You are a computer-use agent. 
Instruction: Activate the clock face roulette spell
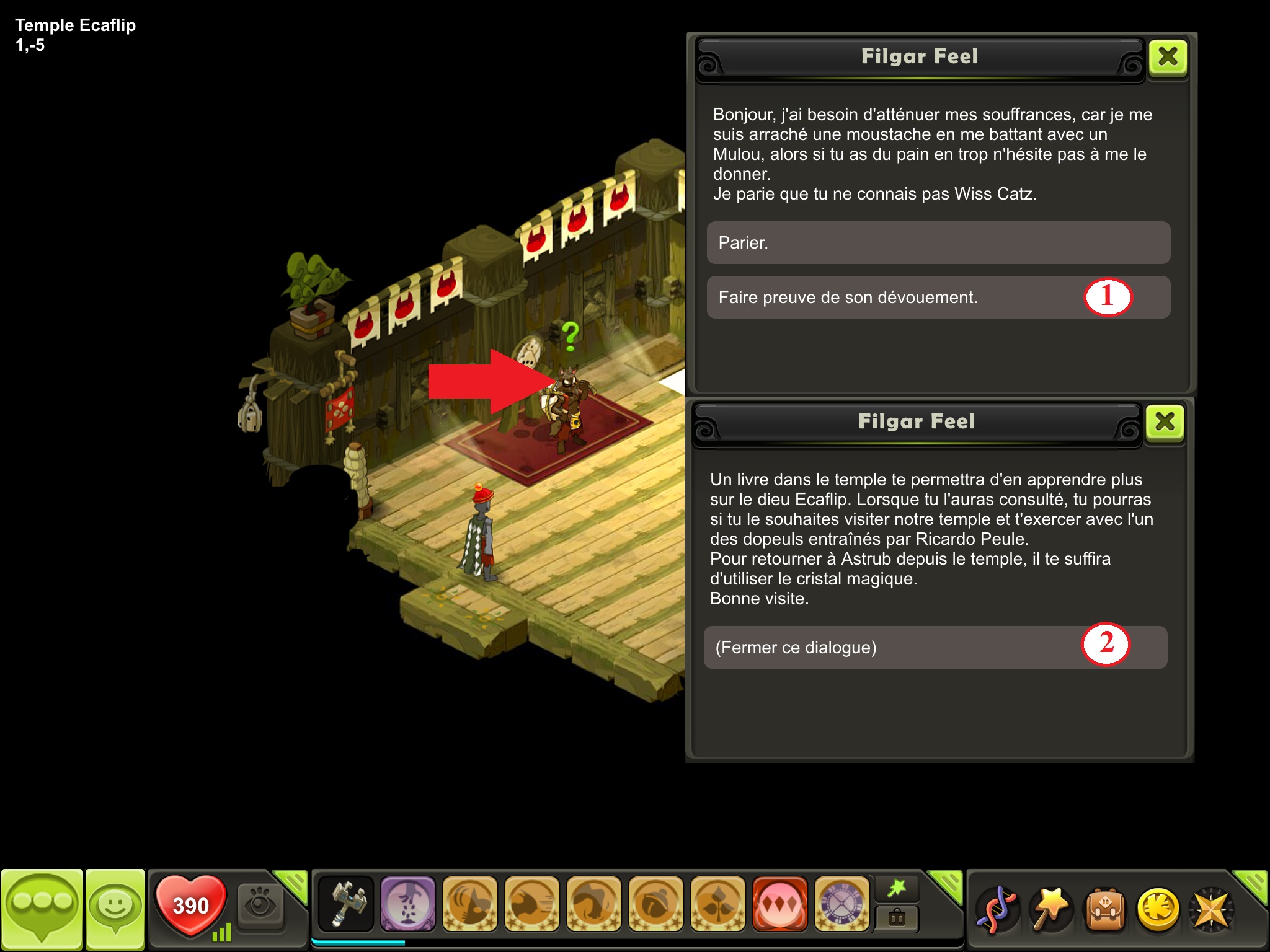pyautogui.click(x=841, y=904)
